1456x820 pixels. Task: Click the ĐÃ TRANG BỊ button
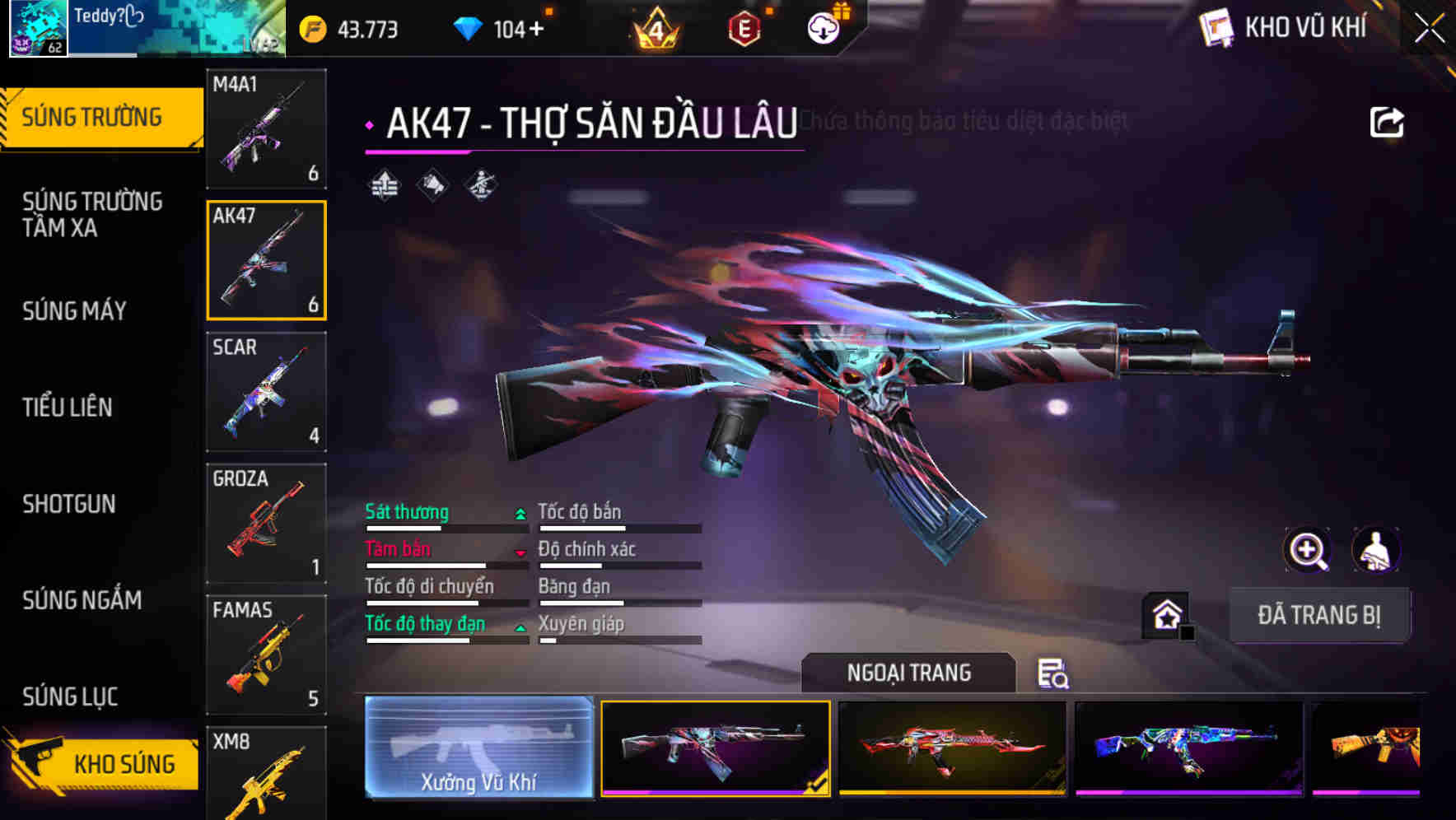(x=1320, y=615)
